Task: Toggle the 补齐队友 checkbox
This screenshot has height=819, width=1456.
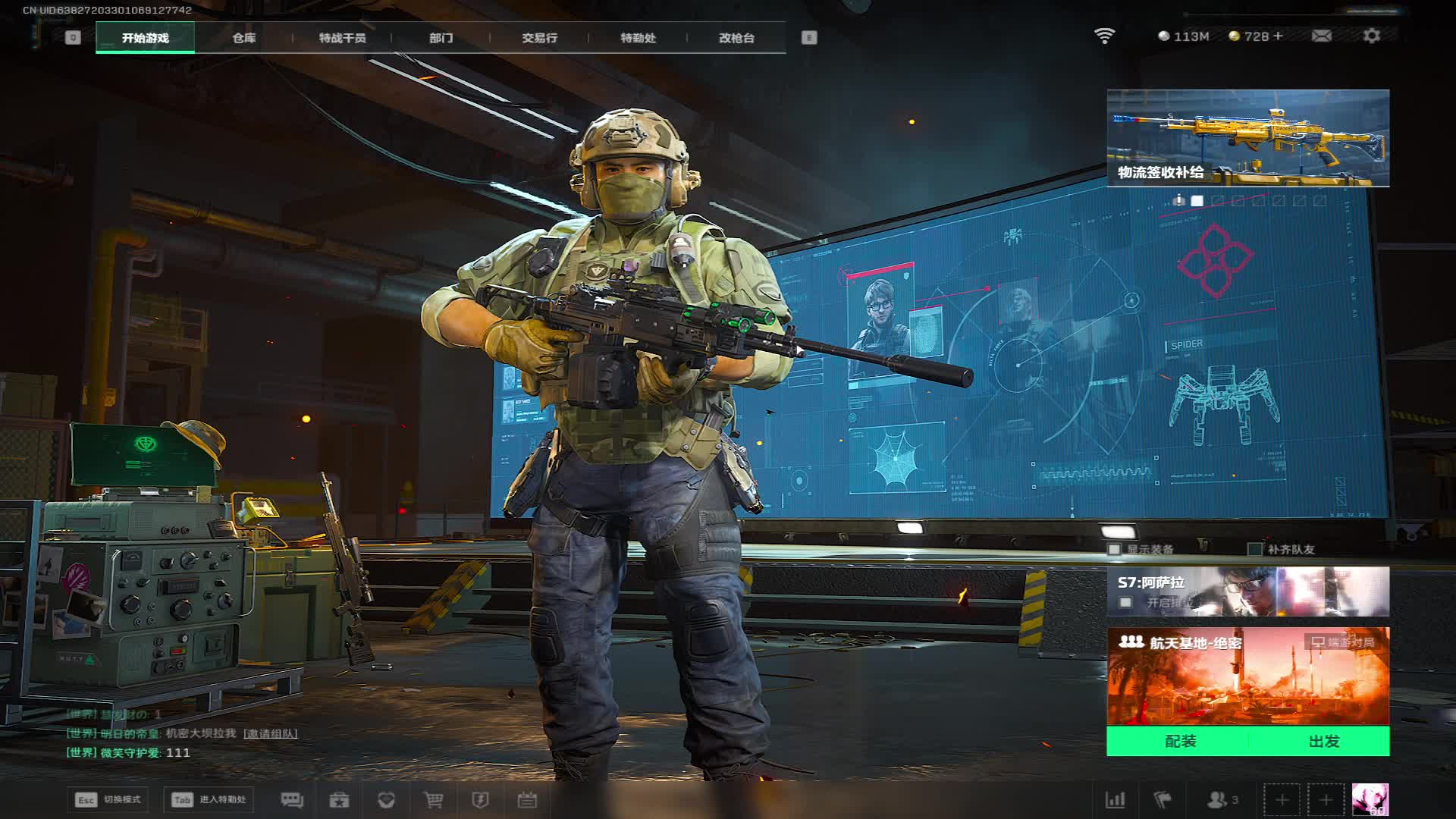Action: point(1255,549)
